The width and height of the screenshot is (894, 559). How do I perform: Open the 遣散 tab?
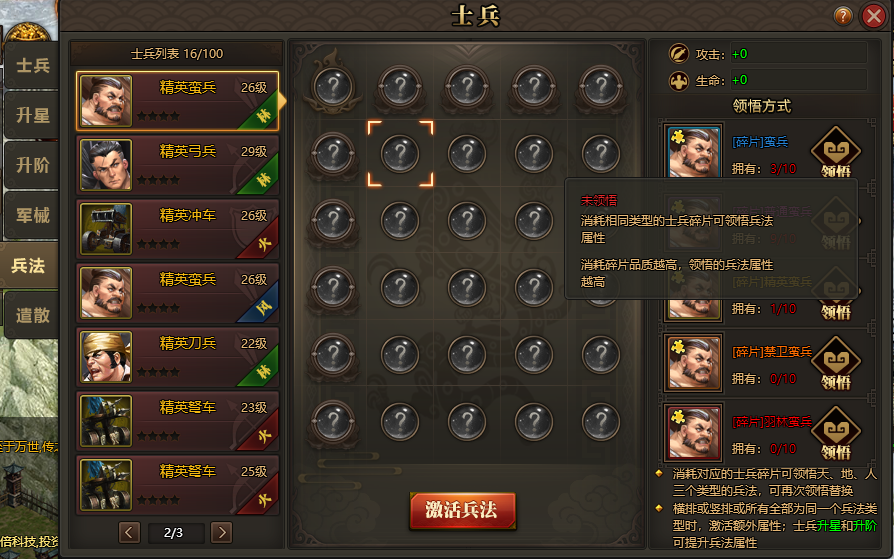[32, 316]
